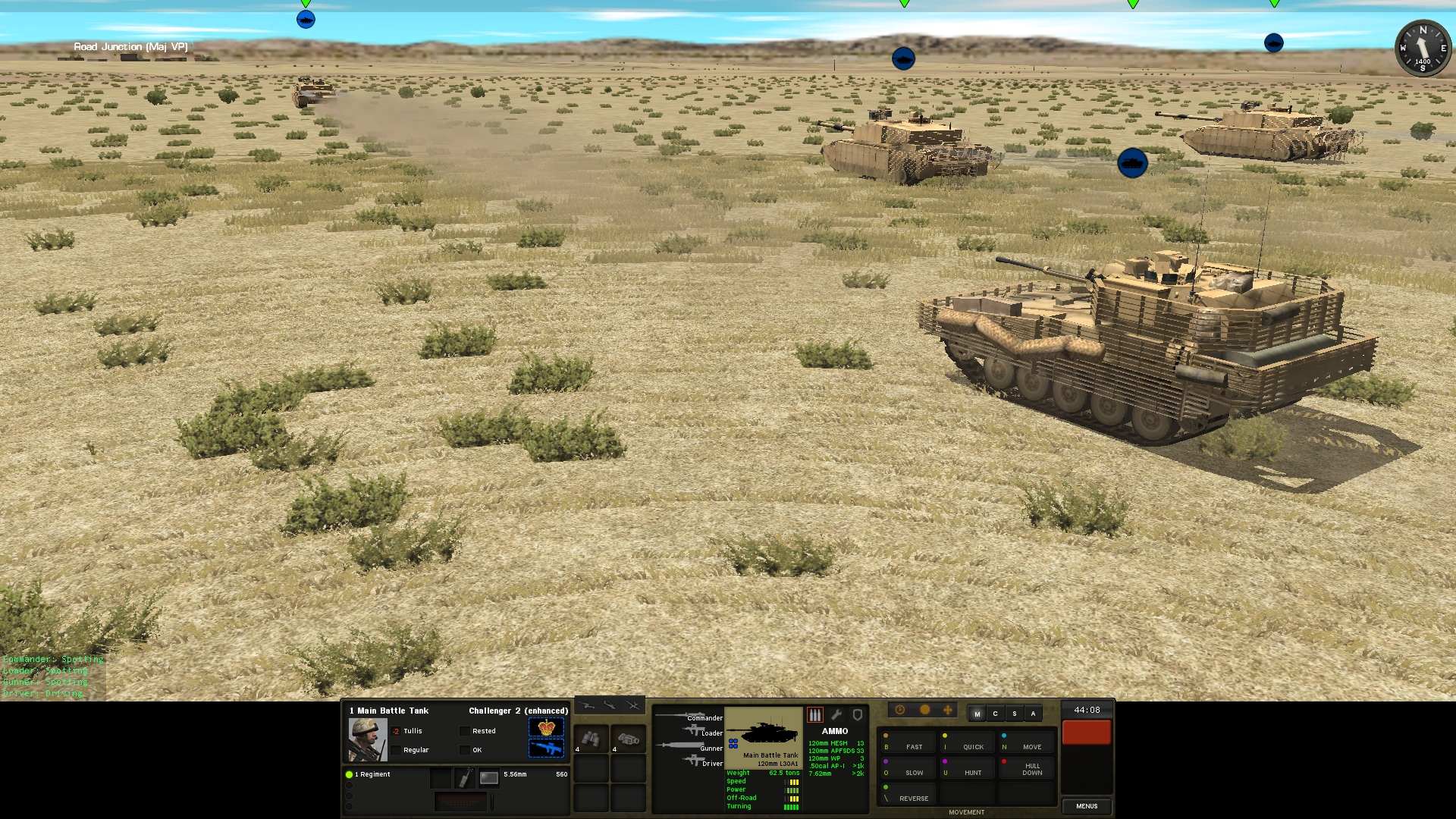The image size is (1456, 819).
Task: Show the shield defences report tab
Action: (x=858, y=715)
